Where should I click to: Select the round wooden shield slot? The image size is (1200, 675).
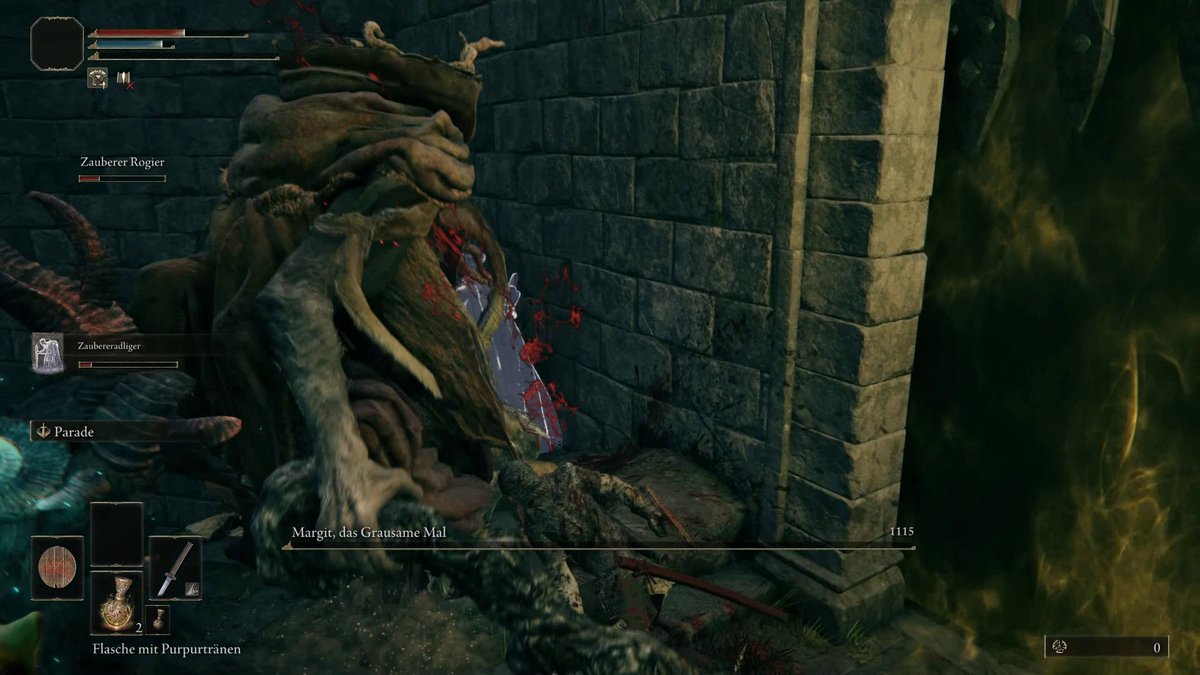tap(57, 567)
